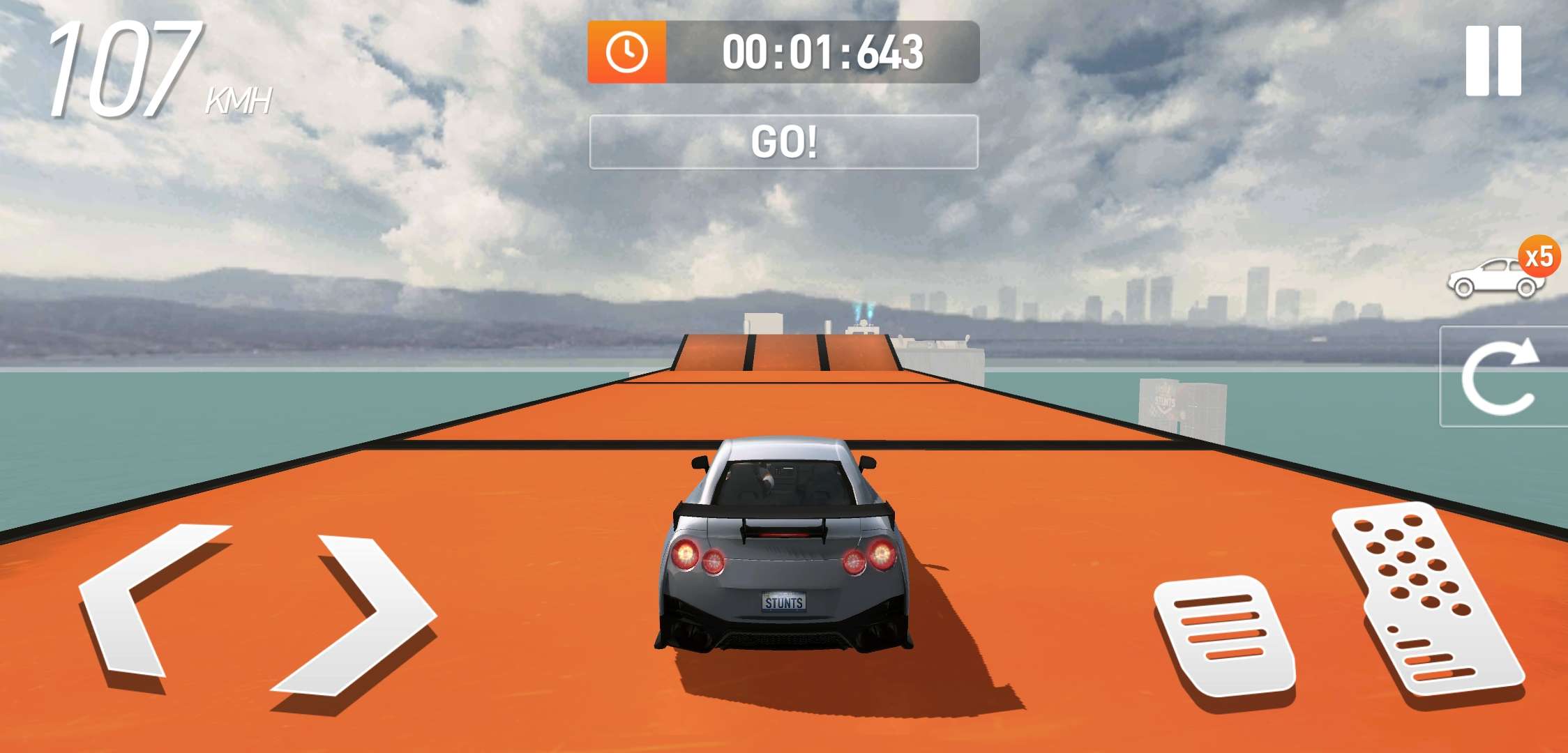Screen dimensions: 1568x753
Task: Click the clock icon on the timer
Action: (x=626, y=52)
